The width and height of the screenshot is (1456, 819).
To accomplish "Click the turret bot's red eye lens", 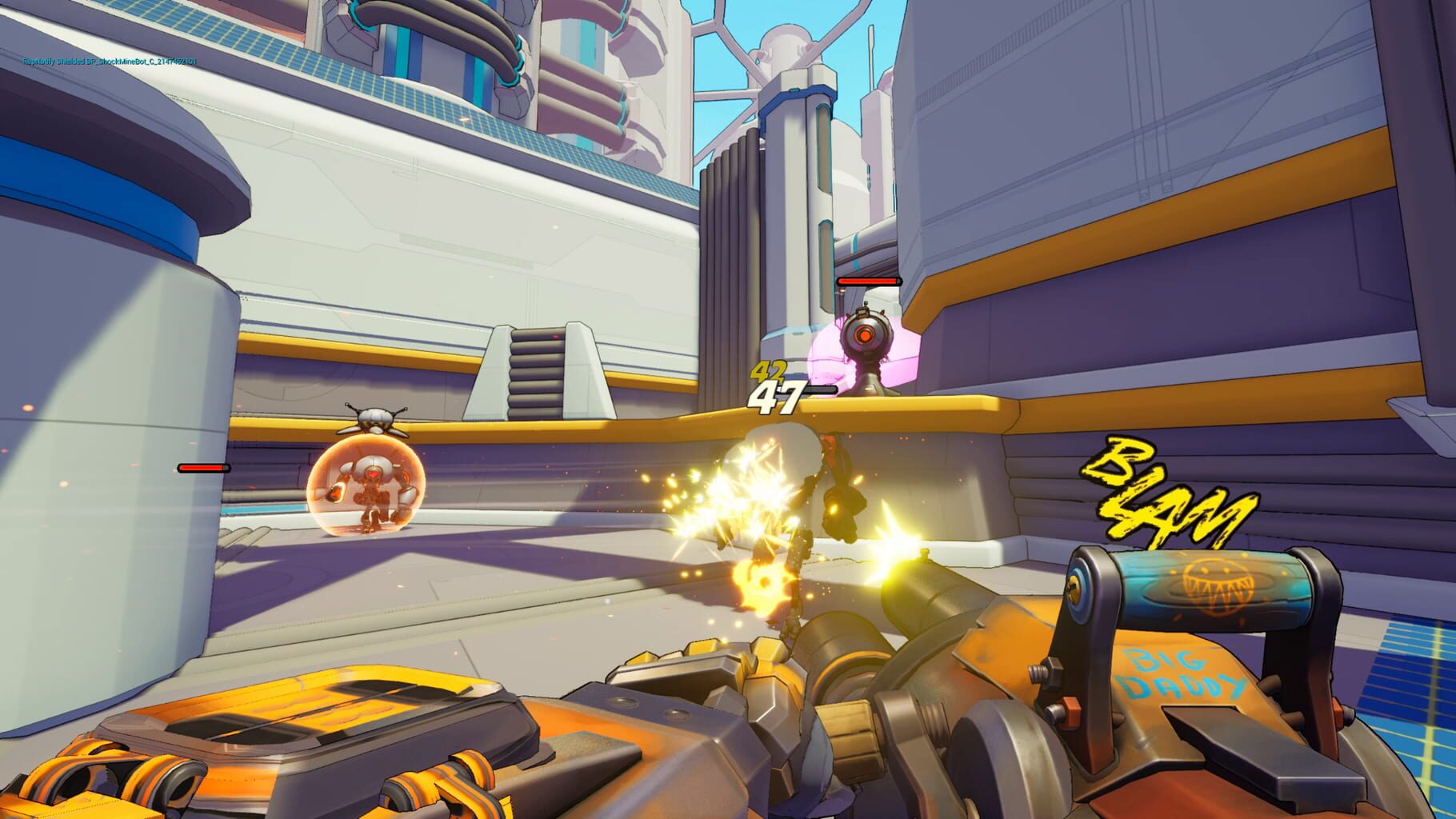I will [866, 335].
